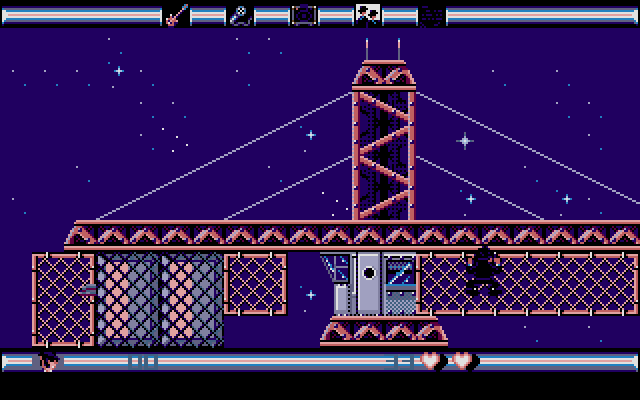Select the Blues Brothers photo icon

pyautogui.click(x=367, y=15)
